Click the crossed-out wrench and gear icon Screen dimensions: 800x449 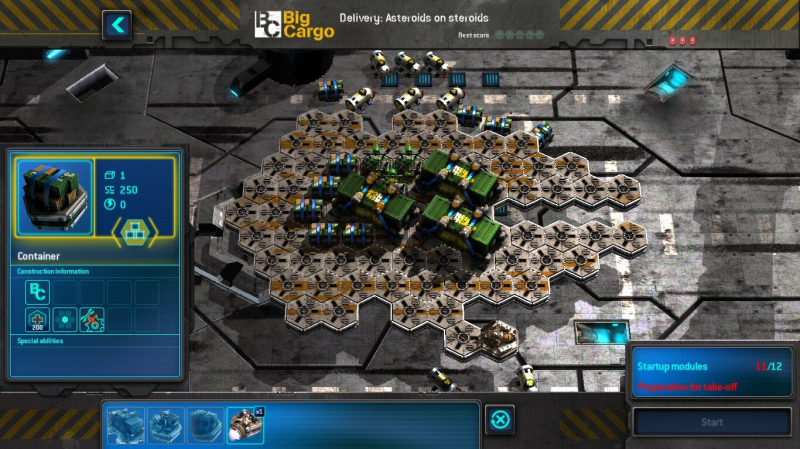click(92, 320)
